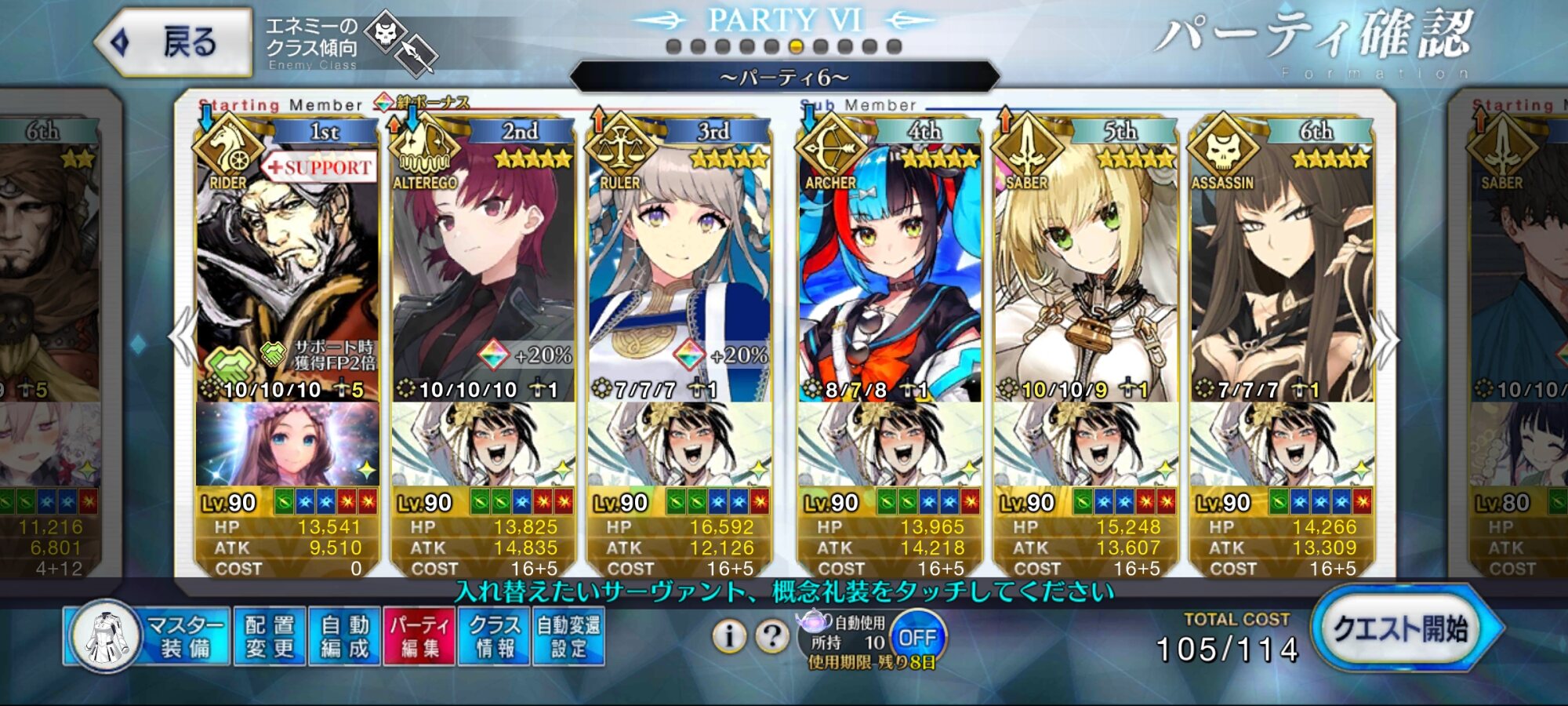Screen dimensions: 1568x706
Task: Start the quest with クエスト開始
Action: click(1401, 629)
